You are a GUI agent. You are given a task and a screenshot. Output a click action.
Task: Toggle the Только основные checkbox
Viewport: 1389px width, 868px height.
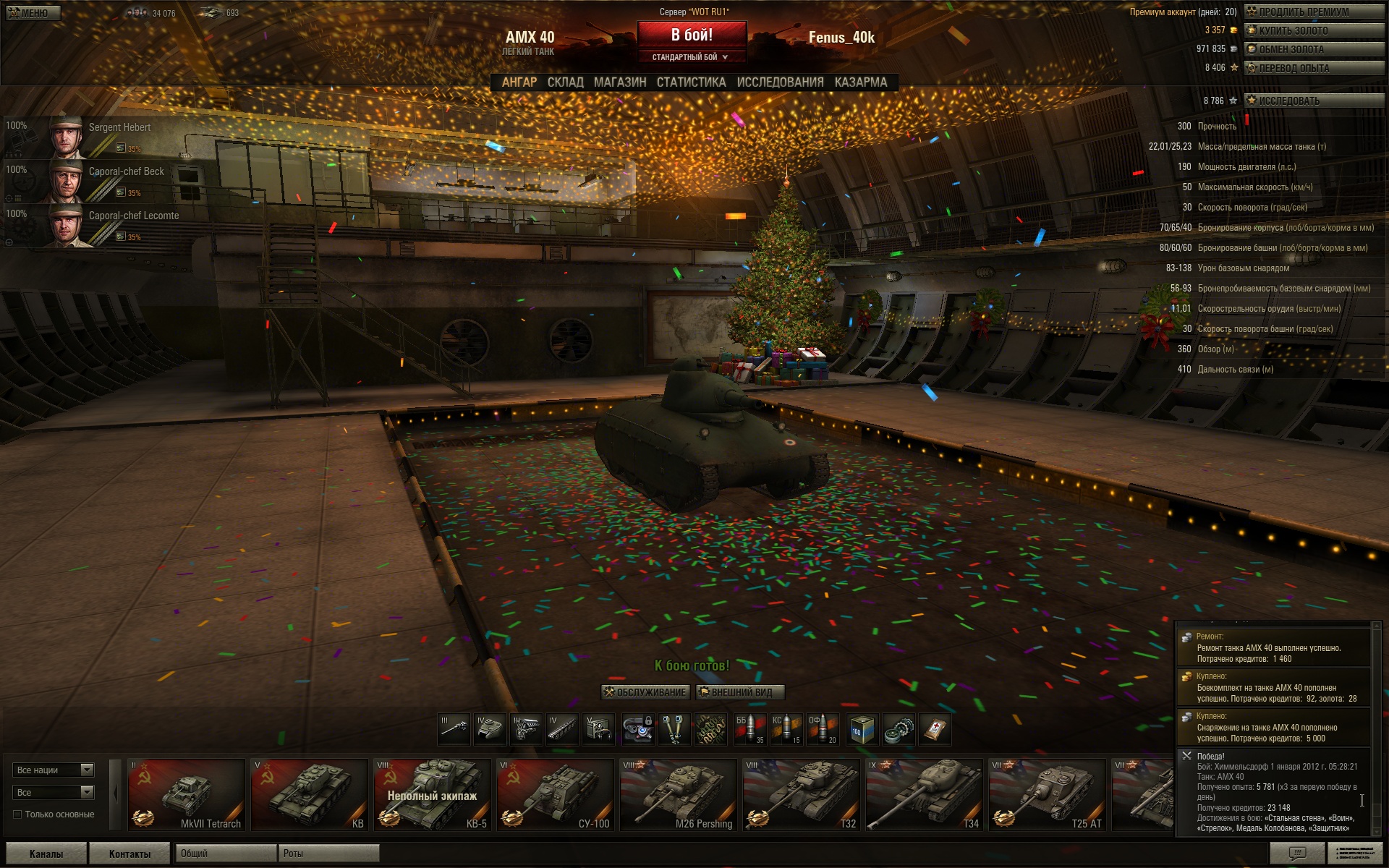click(x=17, y=814)
